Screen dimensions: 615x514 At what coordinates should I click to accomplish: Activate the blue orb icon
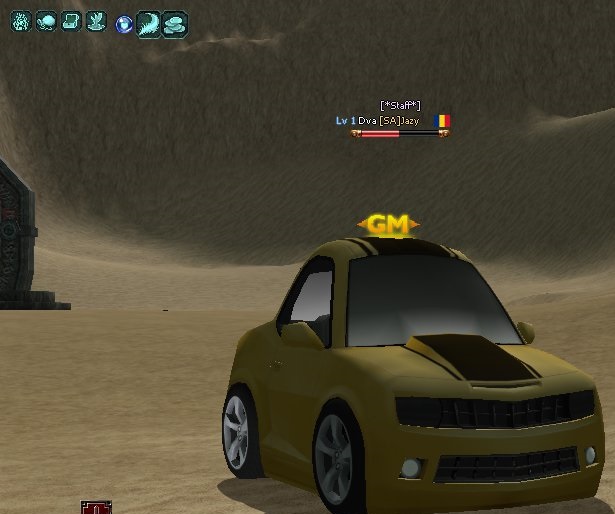coord(124,23)
